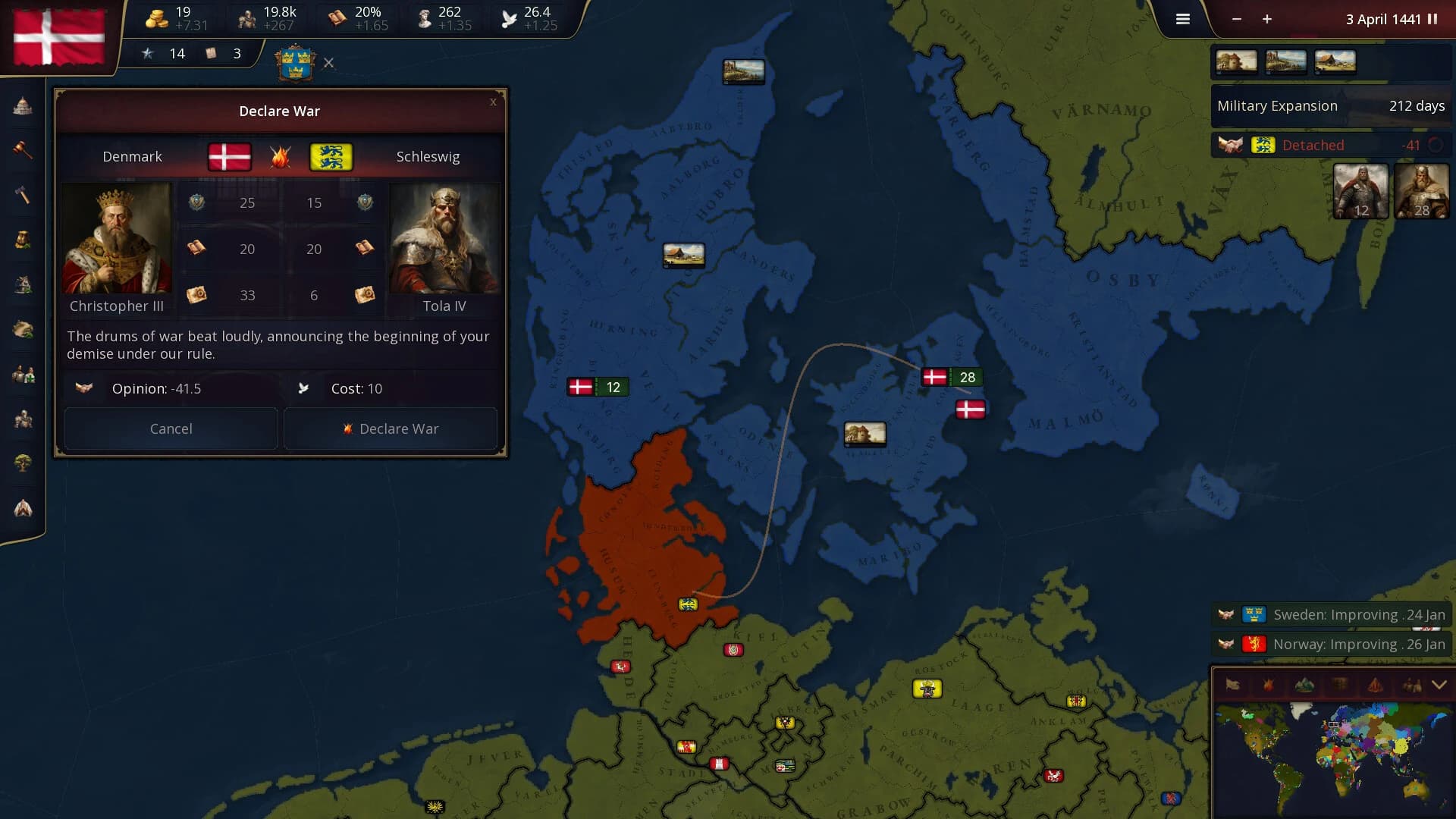Select the population map mode icon

1413,685
